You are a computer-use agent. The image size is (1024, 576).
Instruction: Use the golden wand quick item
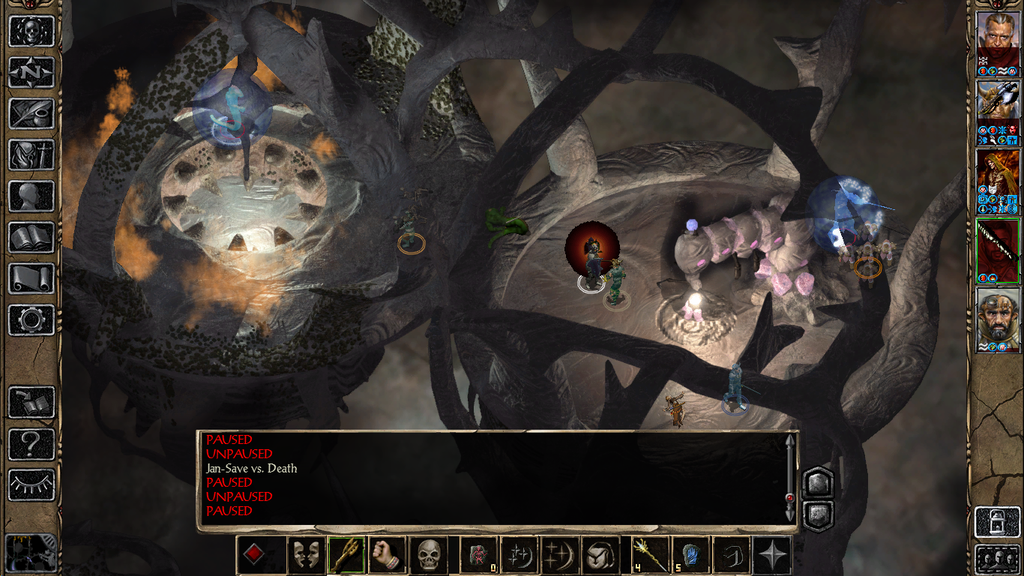coord(647,555)
